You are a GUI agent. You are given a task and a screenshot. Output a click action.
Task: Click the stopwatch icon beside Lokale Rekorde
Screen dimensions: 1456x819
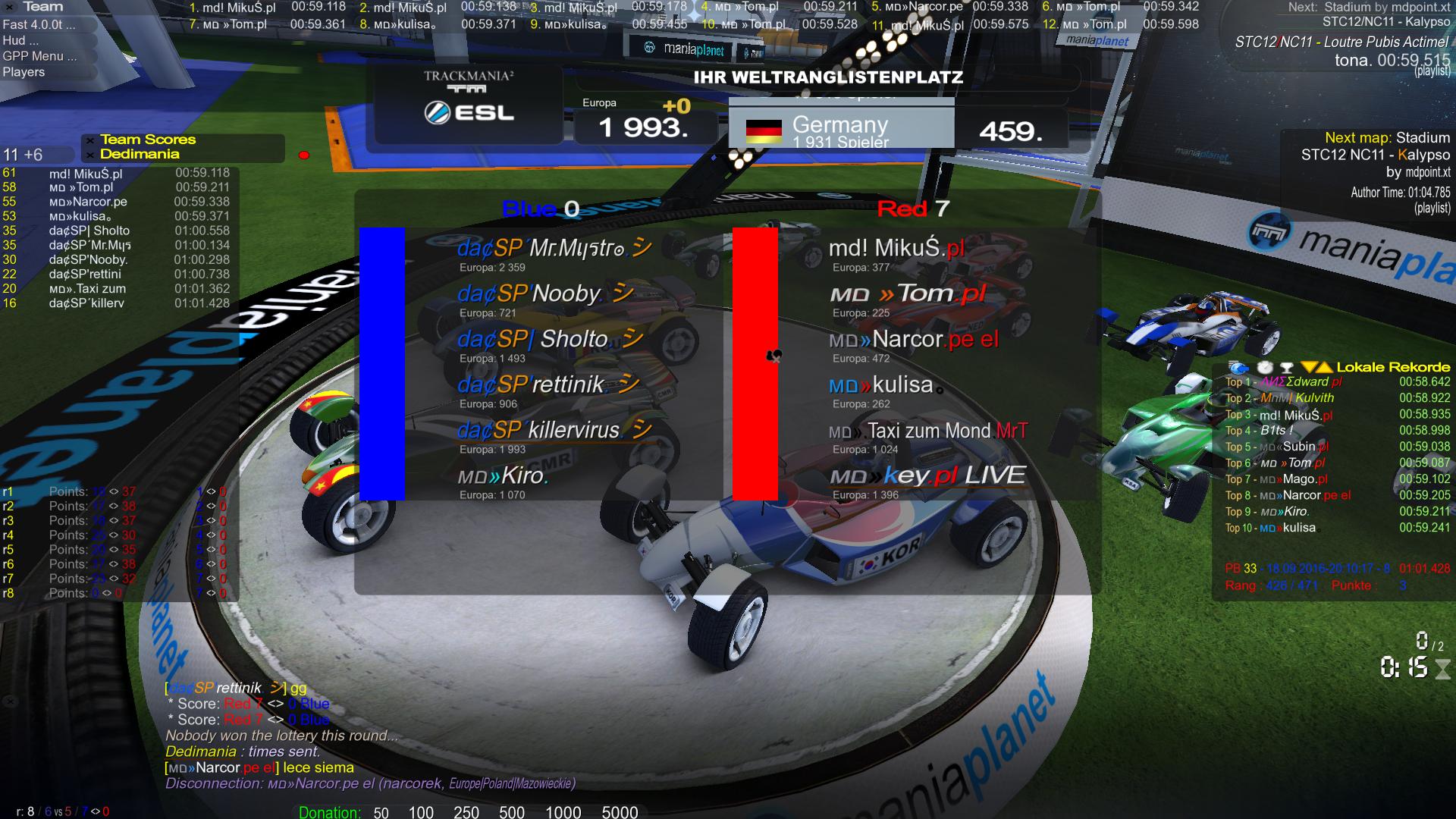click(1264, 367)
